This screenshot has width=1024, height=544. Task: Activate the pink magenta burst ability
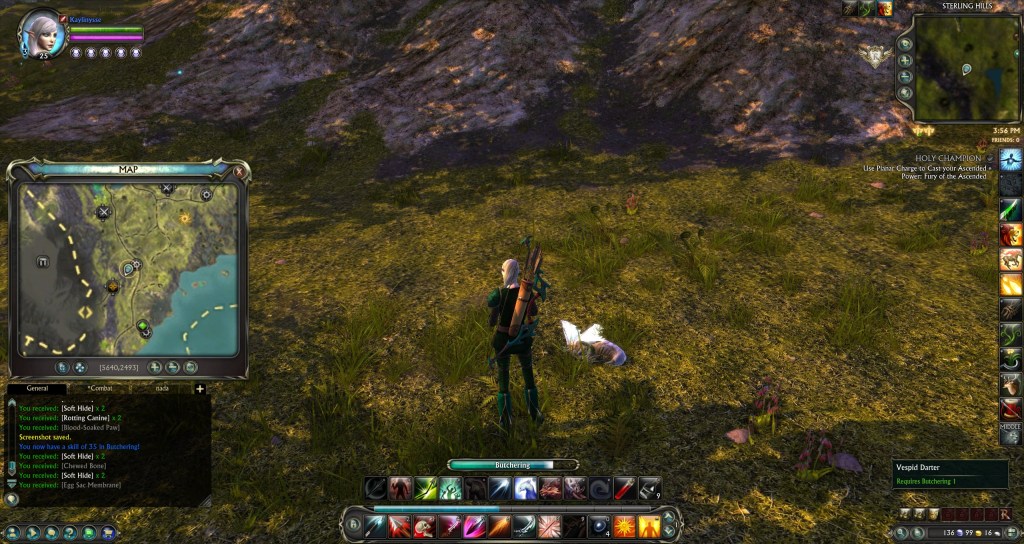[474, 526]
